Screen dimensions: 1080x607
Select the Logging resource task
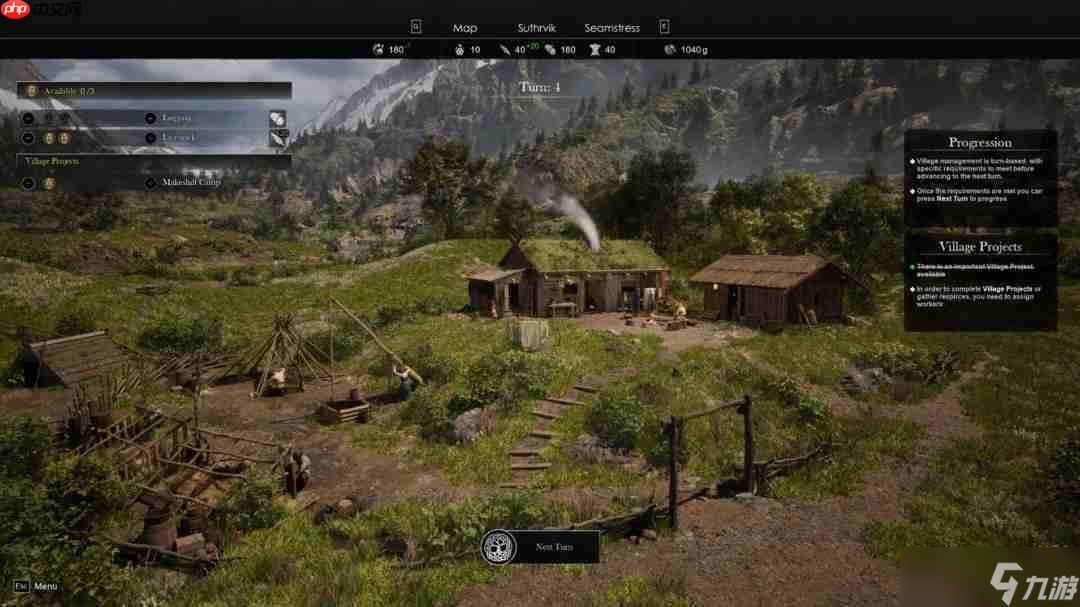click(178, 118)
